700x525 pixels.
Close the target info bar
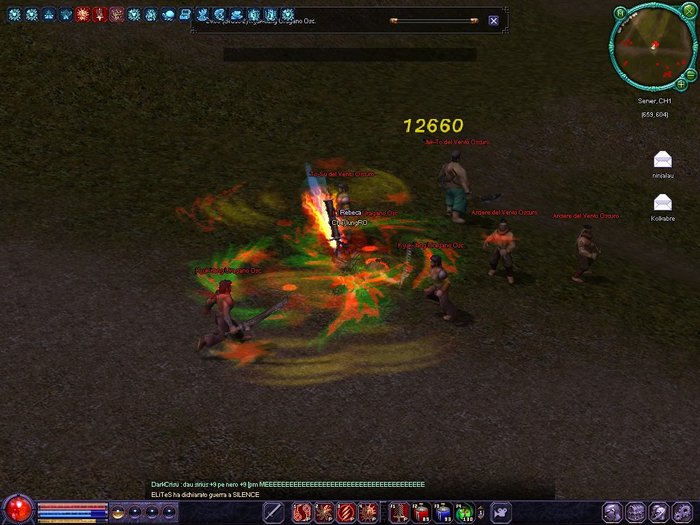point(493,20)
